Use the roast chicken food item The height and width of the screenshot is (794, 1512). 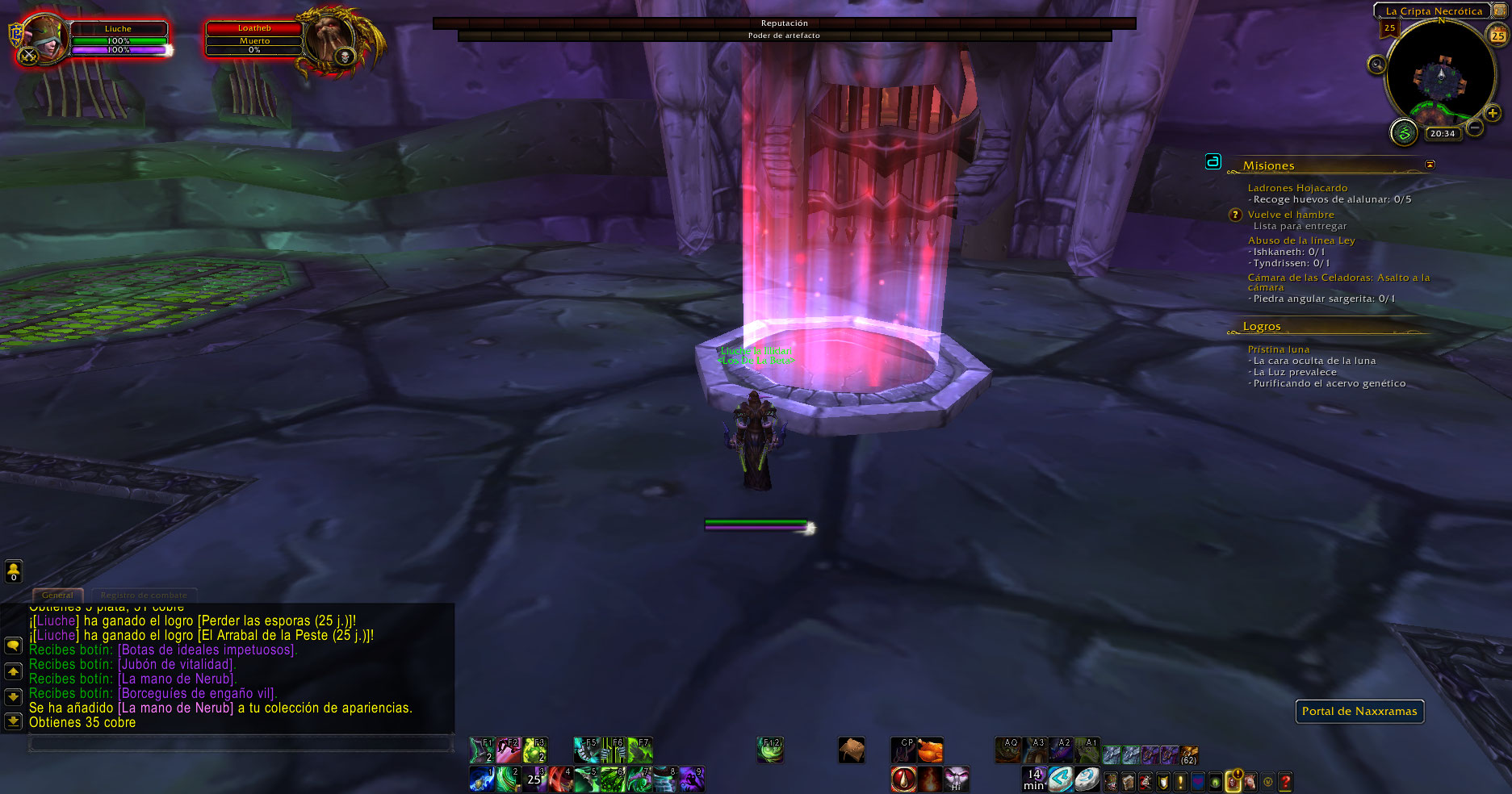coord(930,750)
